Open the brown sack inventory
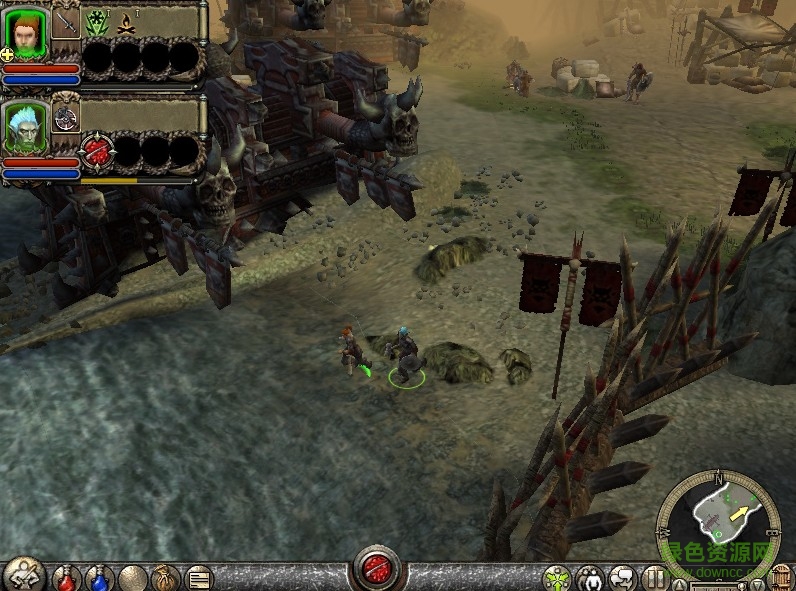The height and width of the screenshot is (591, 796). click(164, 578)
